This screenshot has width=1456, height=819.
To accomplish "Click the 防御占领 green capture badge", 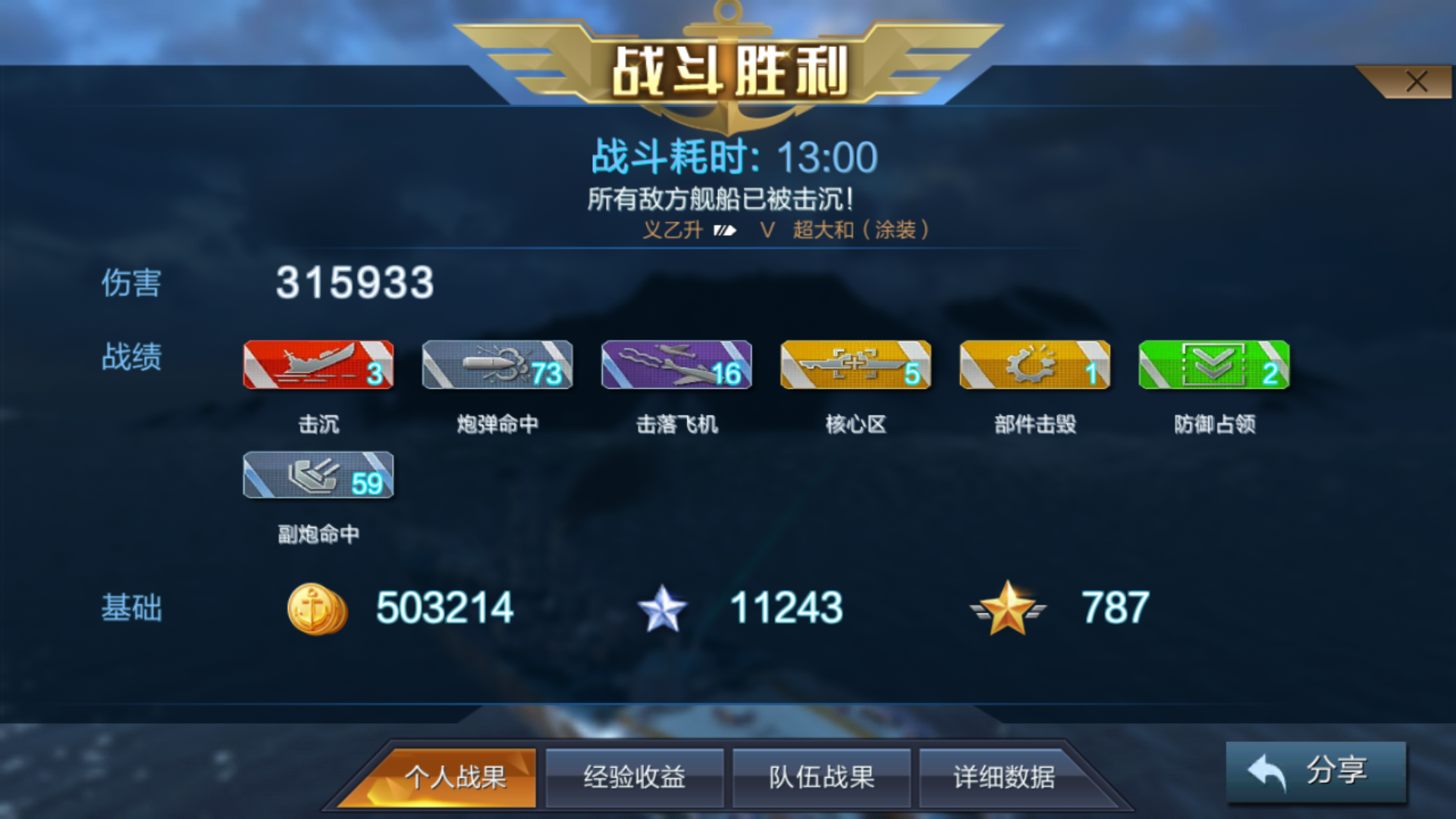I will point(1213,366).
